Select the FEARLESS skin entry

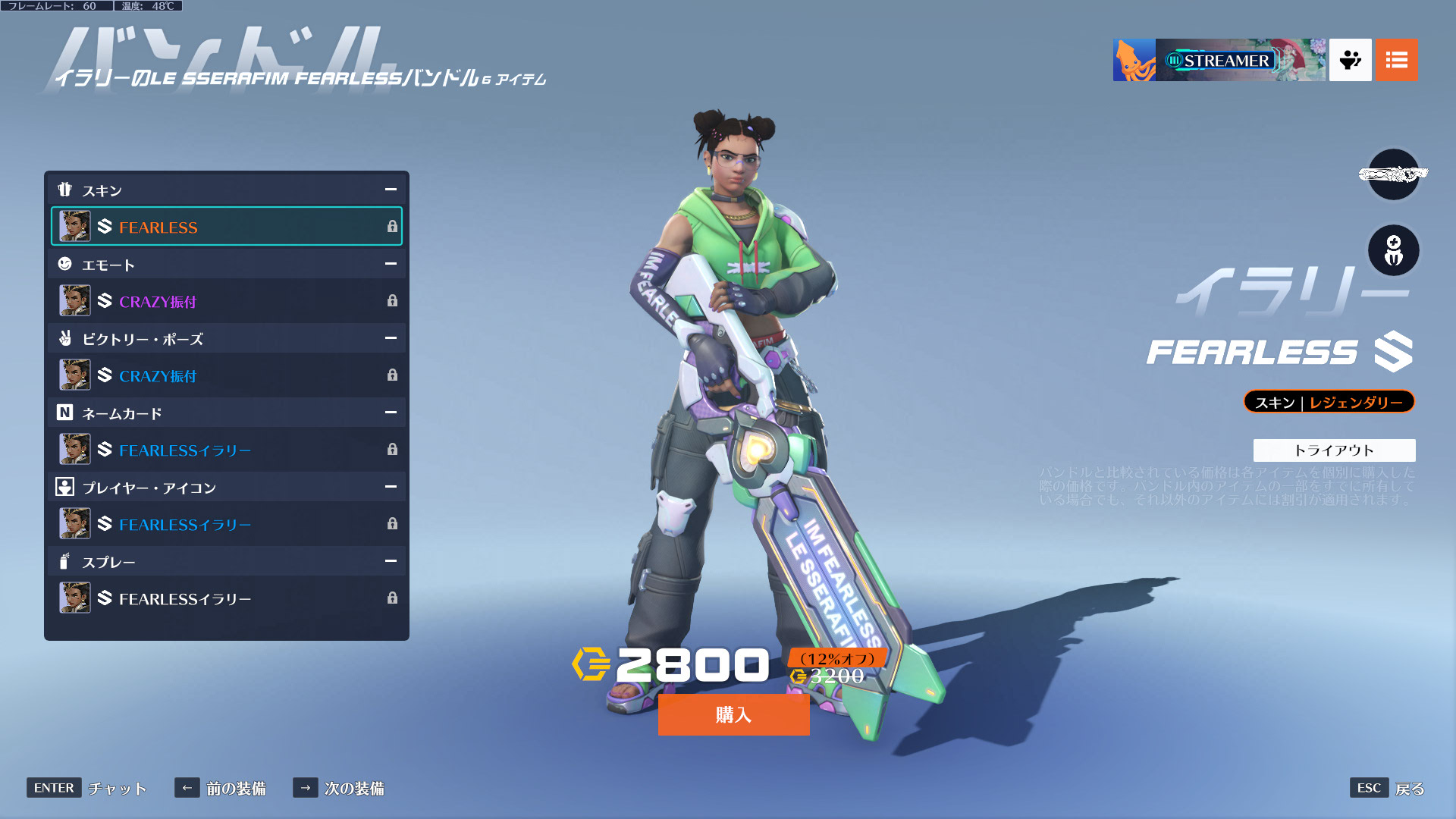[226, 227]
